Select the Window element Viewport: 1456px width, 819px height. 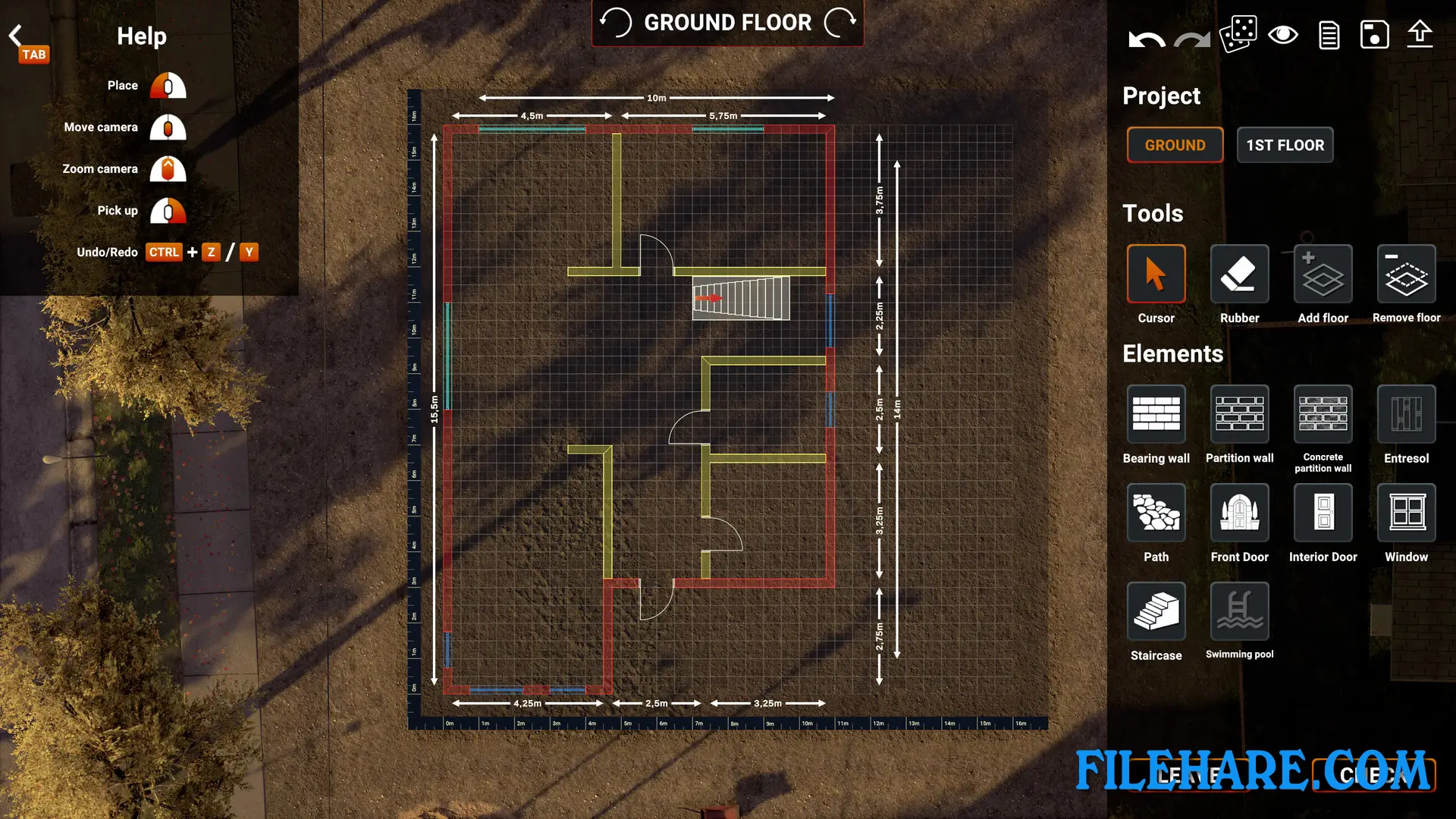point(1406,513)
